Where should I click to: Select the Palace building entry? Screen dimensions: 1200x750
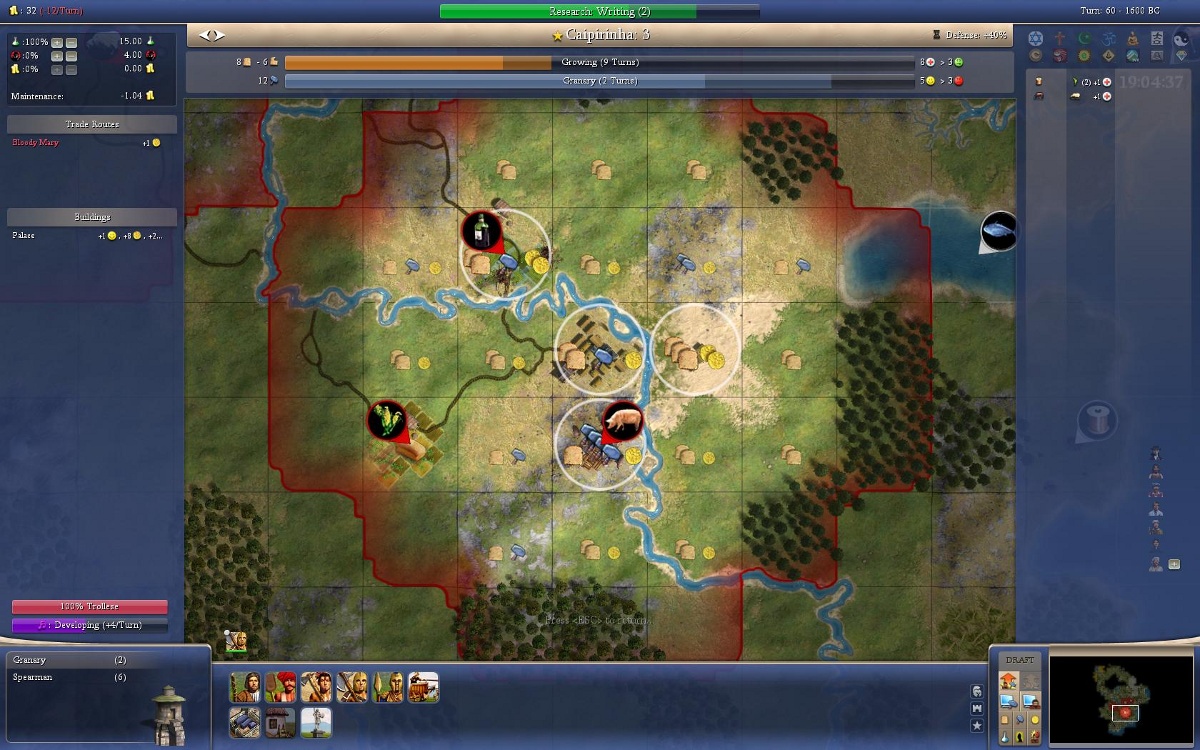tap(24, 236)
